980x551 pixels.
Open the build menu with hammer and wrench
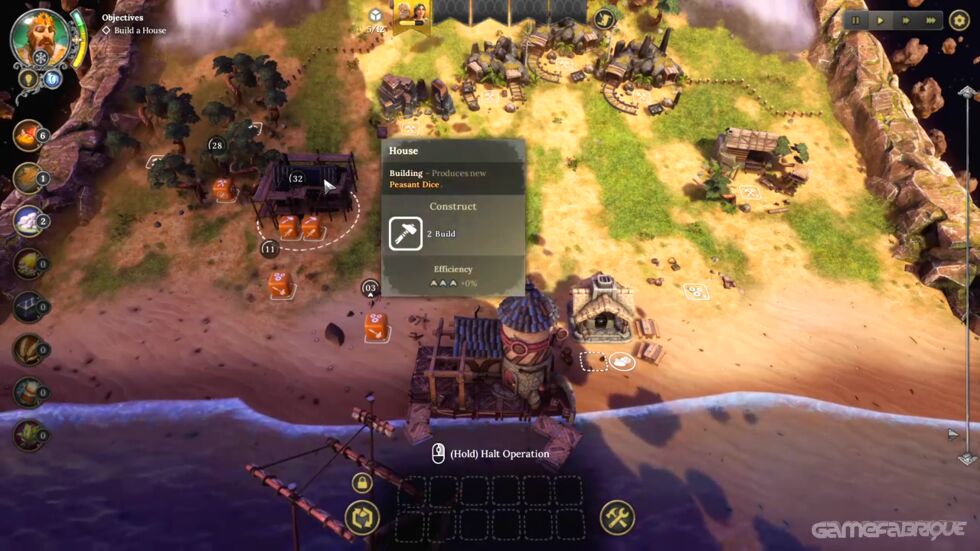617,517
